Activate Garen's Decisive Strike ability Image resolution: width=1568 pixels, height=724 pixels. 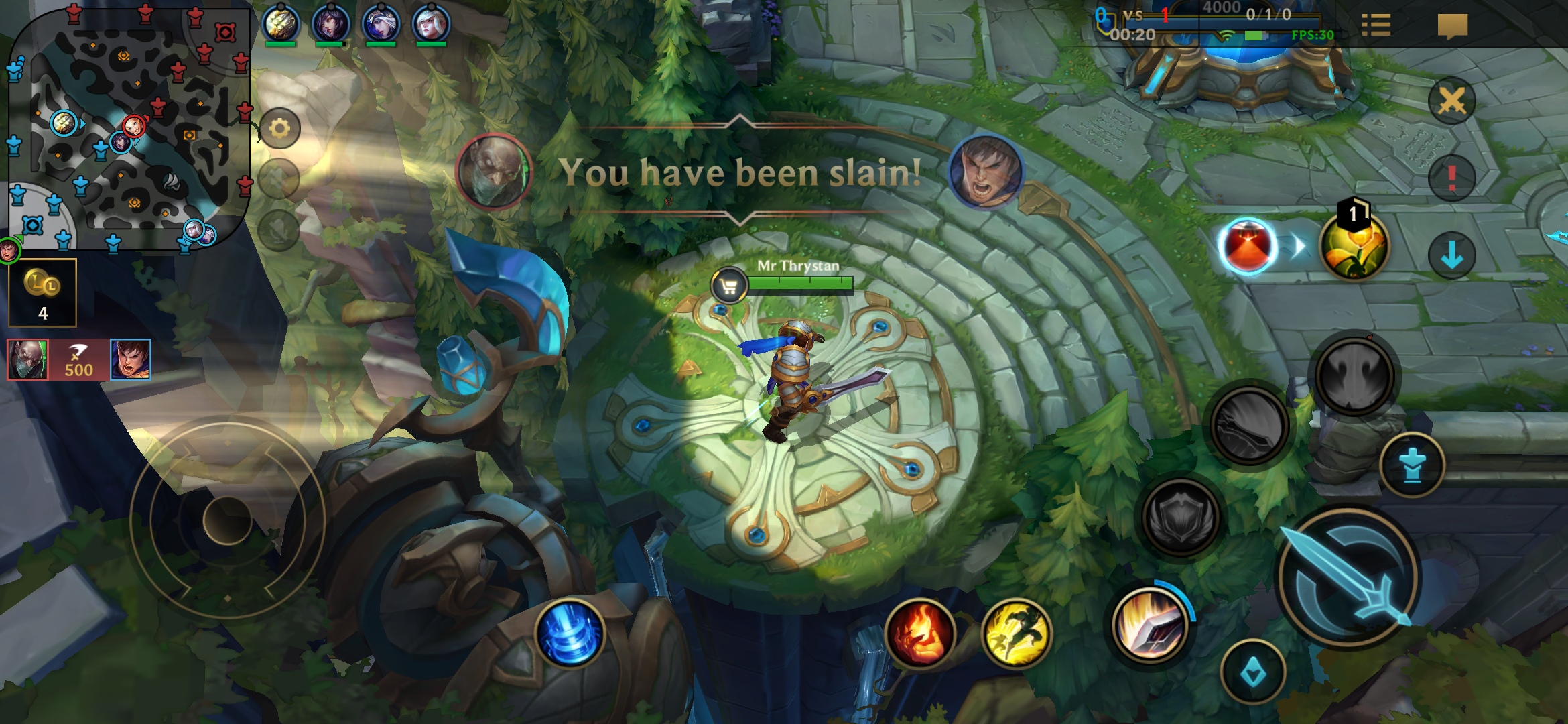(x=1150, y=625)
